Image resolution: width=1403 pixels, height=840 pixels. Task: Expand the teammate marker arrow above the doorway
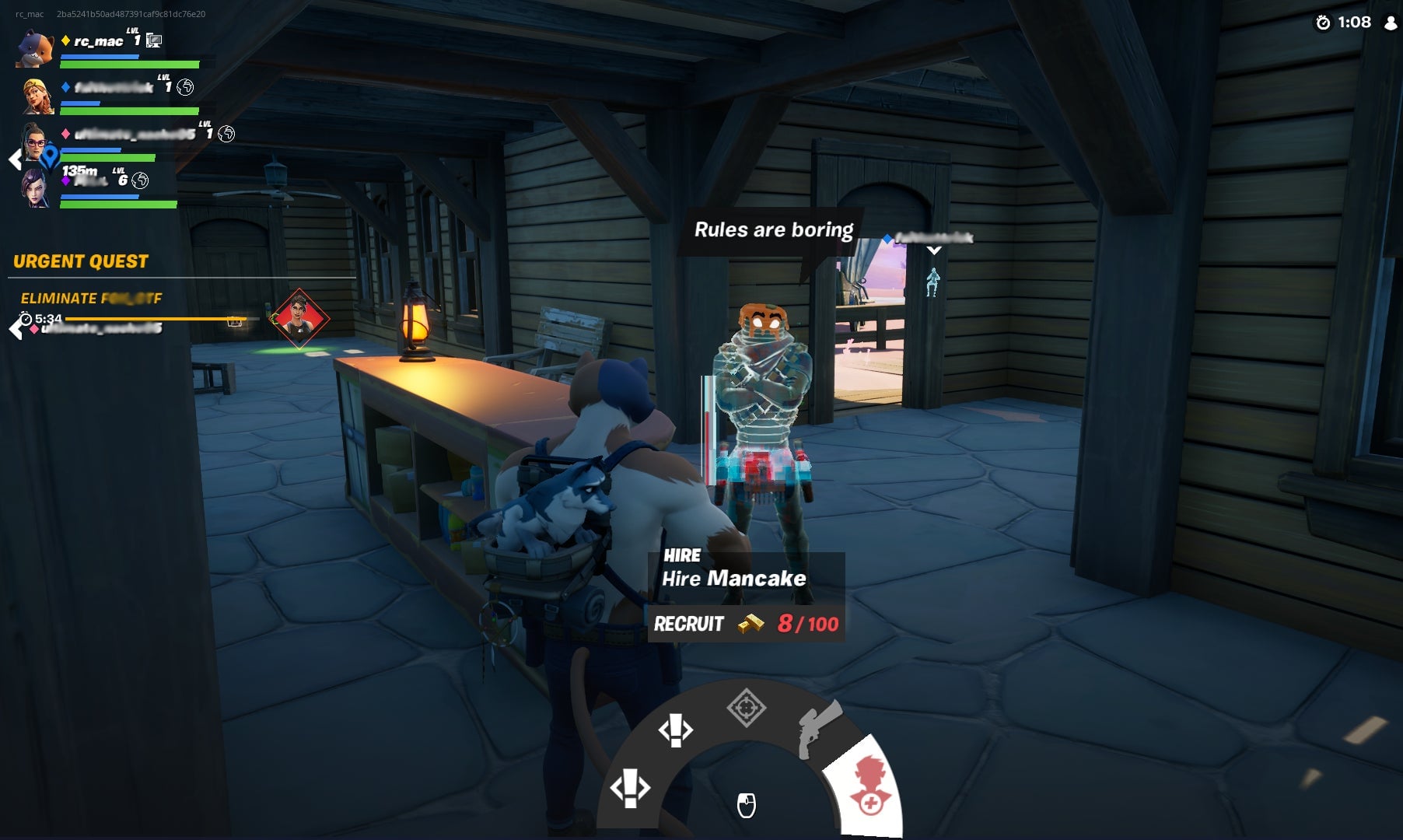pos(936,250)
